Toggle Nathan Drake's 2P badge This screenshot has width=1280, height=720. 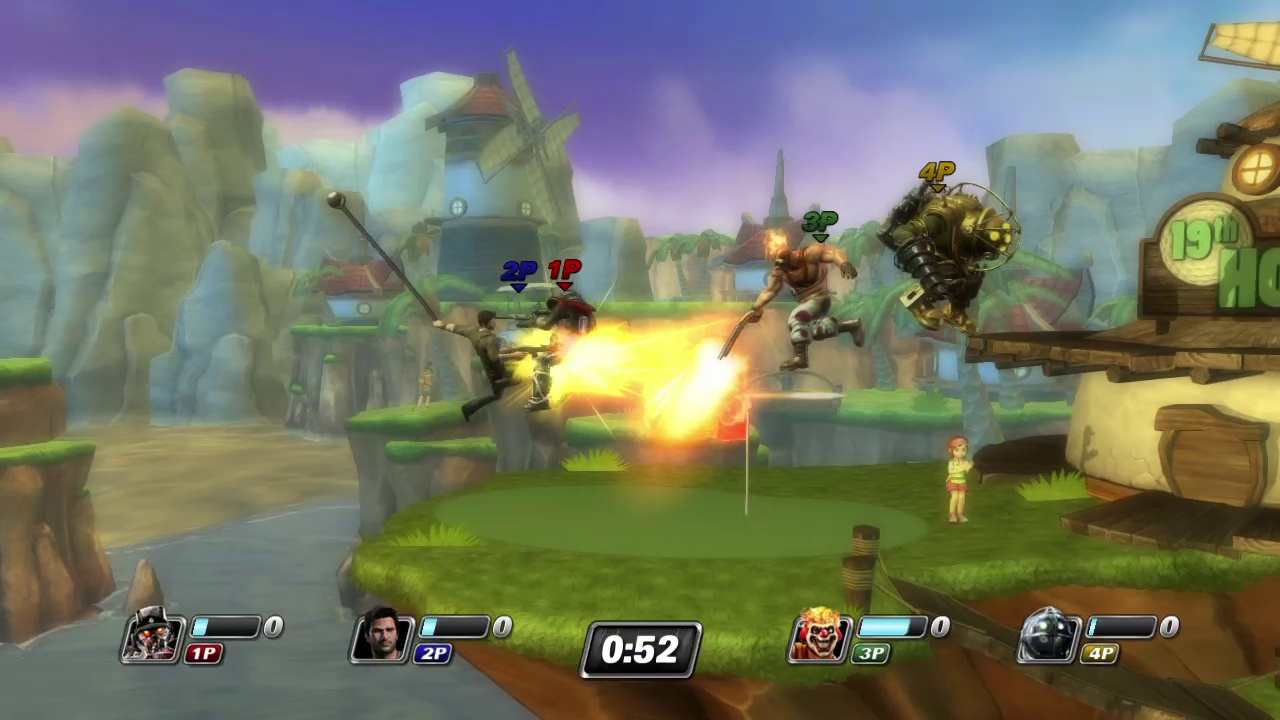pyautogui.click(x=434, y=654)
